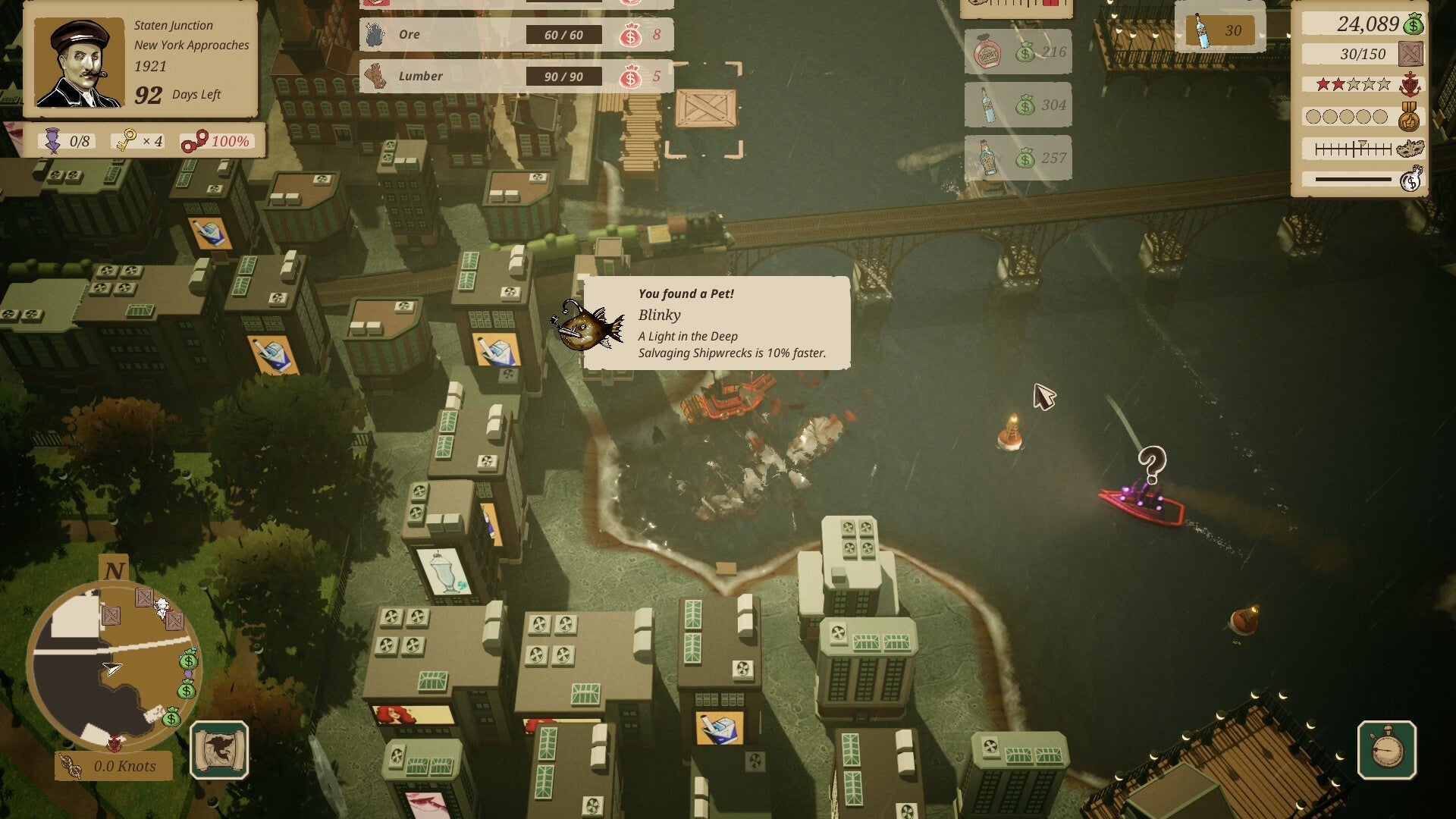Click the stopwatch time button
This screenshot has width=1456, height=819.
click(1386, 750)
